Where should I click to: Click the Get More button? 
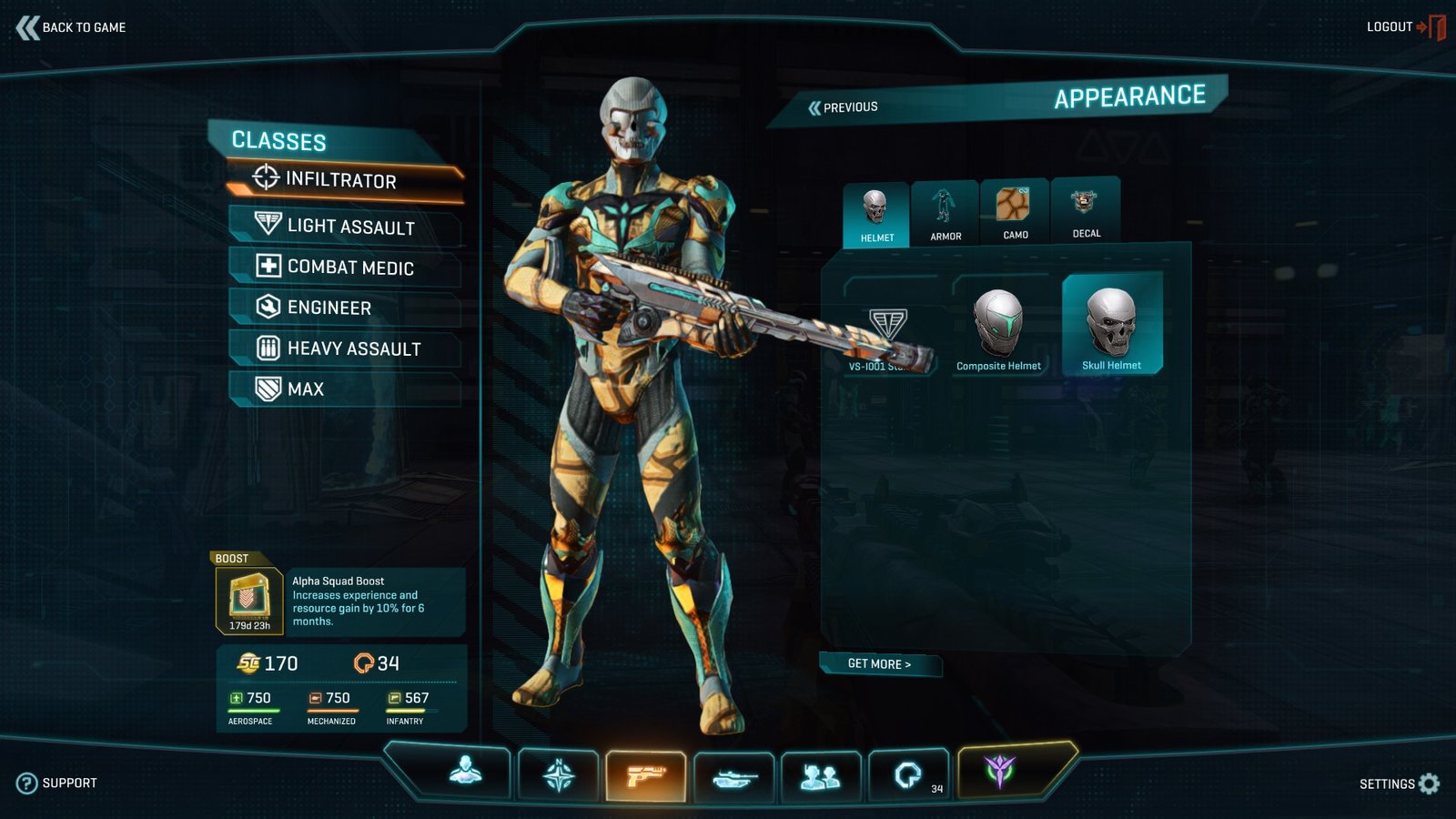(879, 664)
